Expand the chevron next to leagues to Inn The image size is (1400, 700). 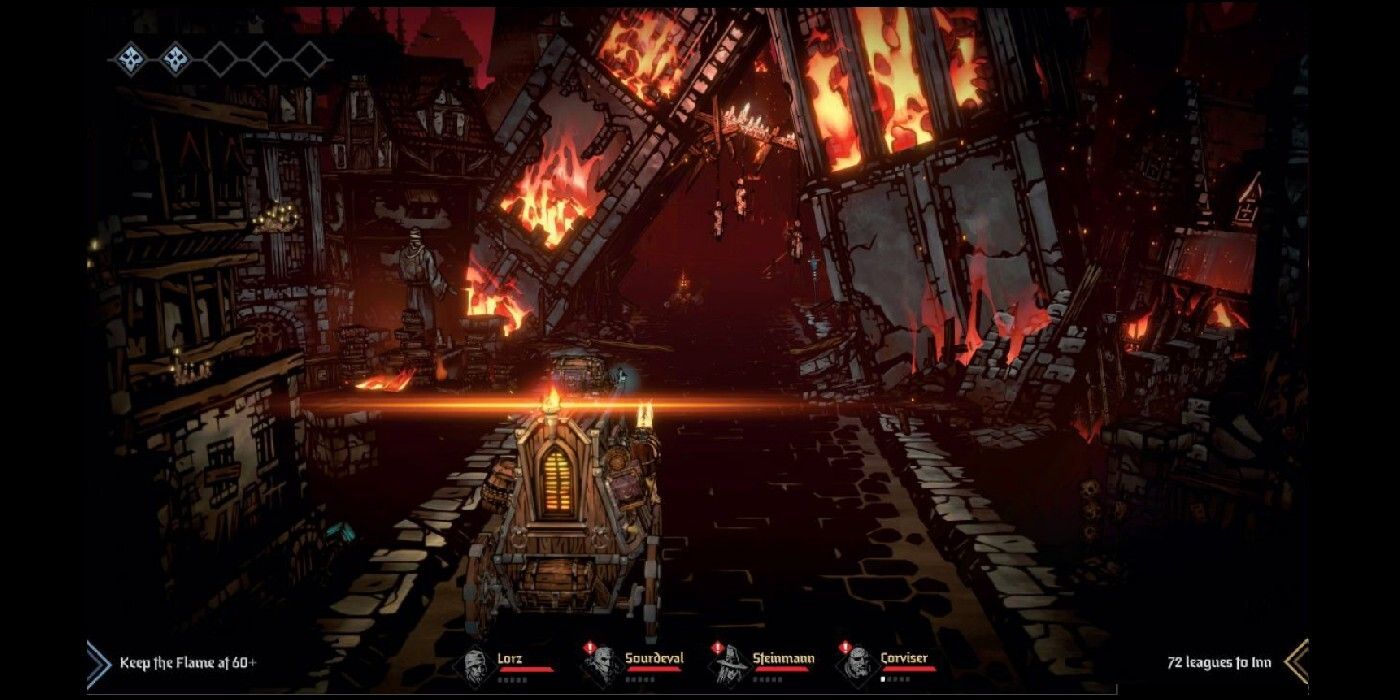pyautogui.click(x=1296, y=662)
